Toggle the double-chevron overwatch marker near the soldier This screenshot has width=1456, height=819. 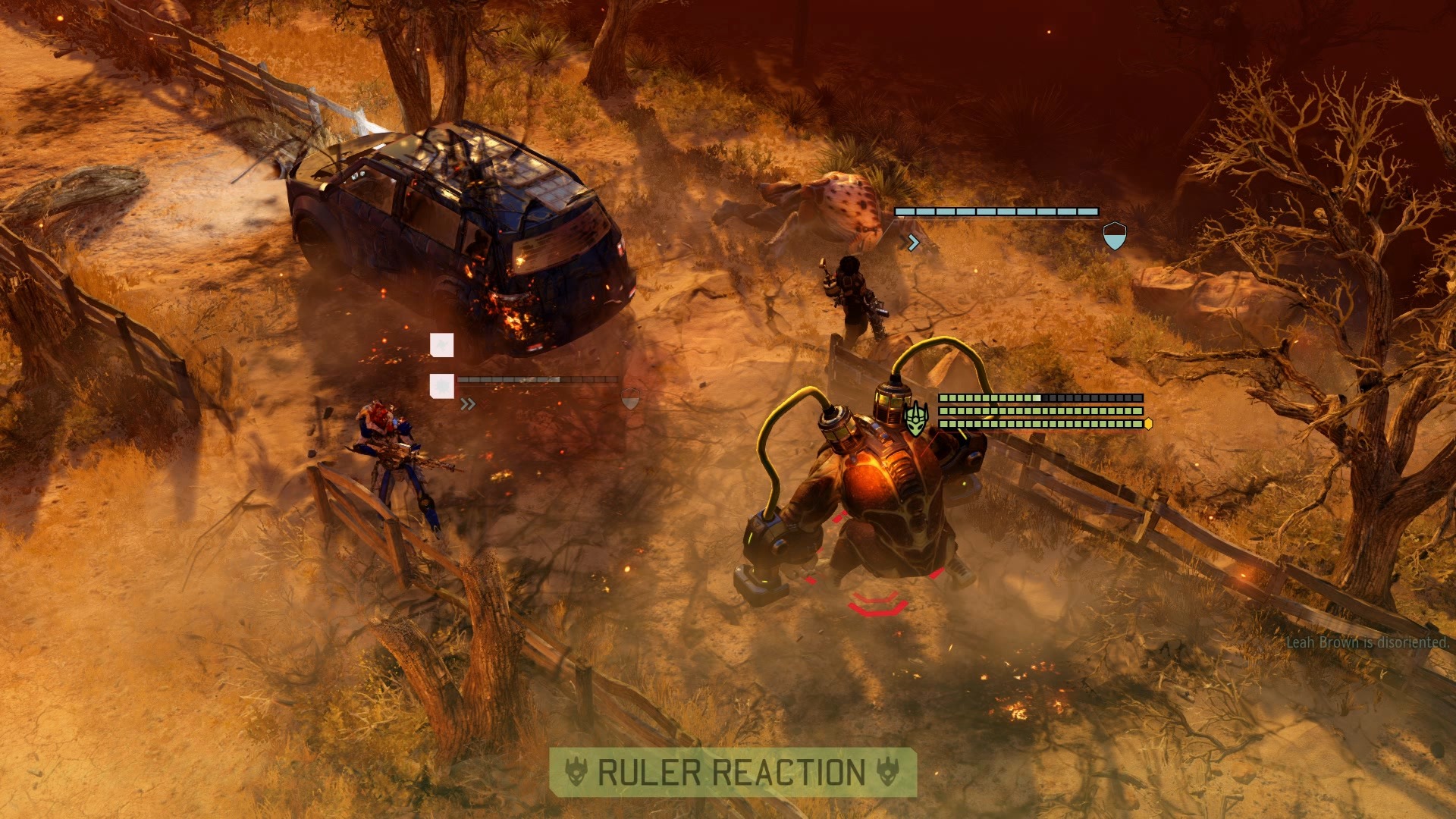tap(468, 403)
